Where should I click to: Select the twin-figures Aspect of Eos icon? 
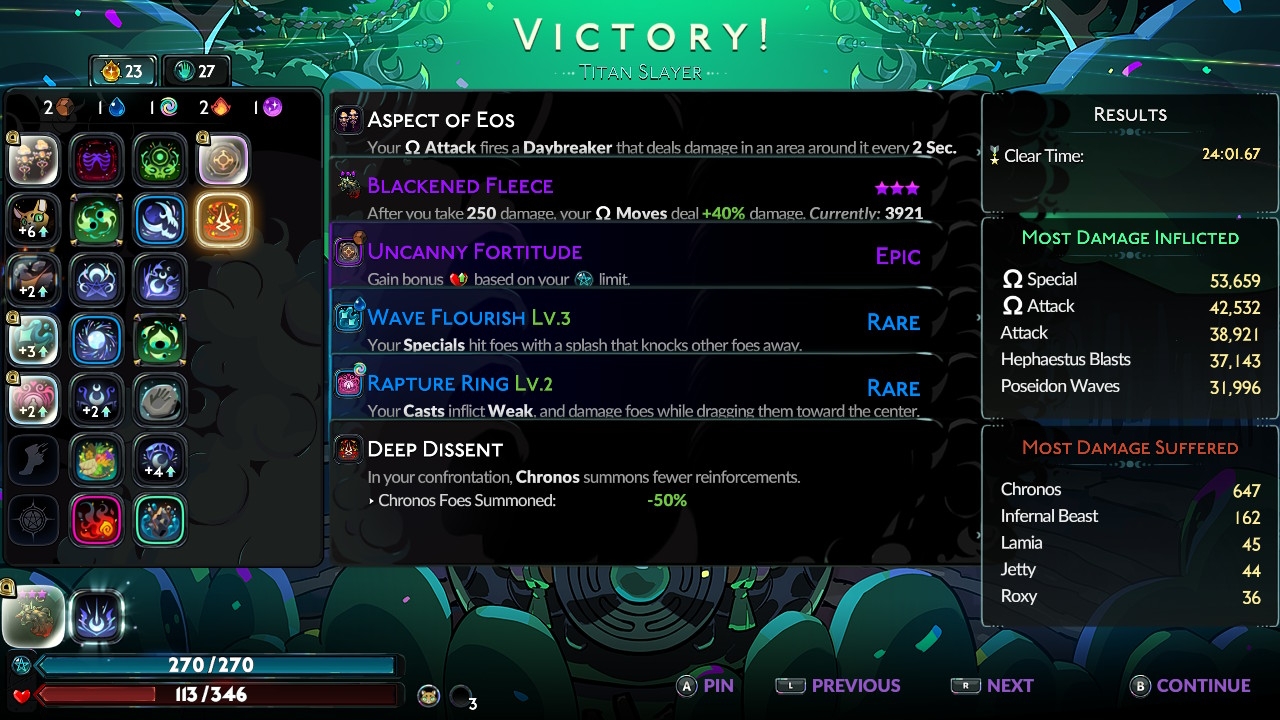pos(34,160)
